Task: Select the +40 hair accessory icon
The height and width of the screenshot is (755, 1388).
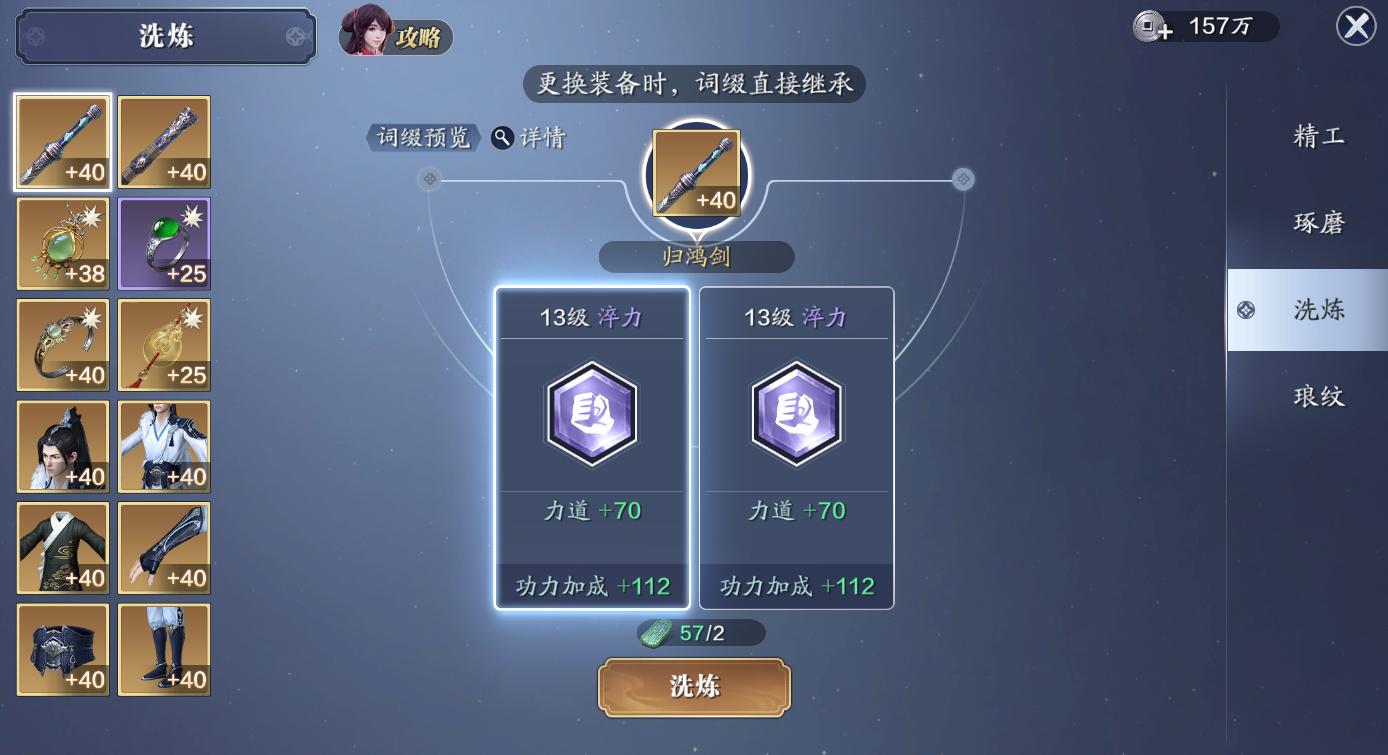Action: click(x=62, y=446)
